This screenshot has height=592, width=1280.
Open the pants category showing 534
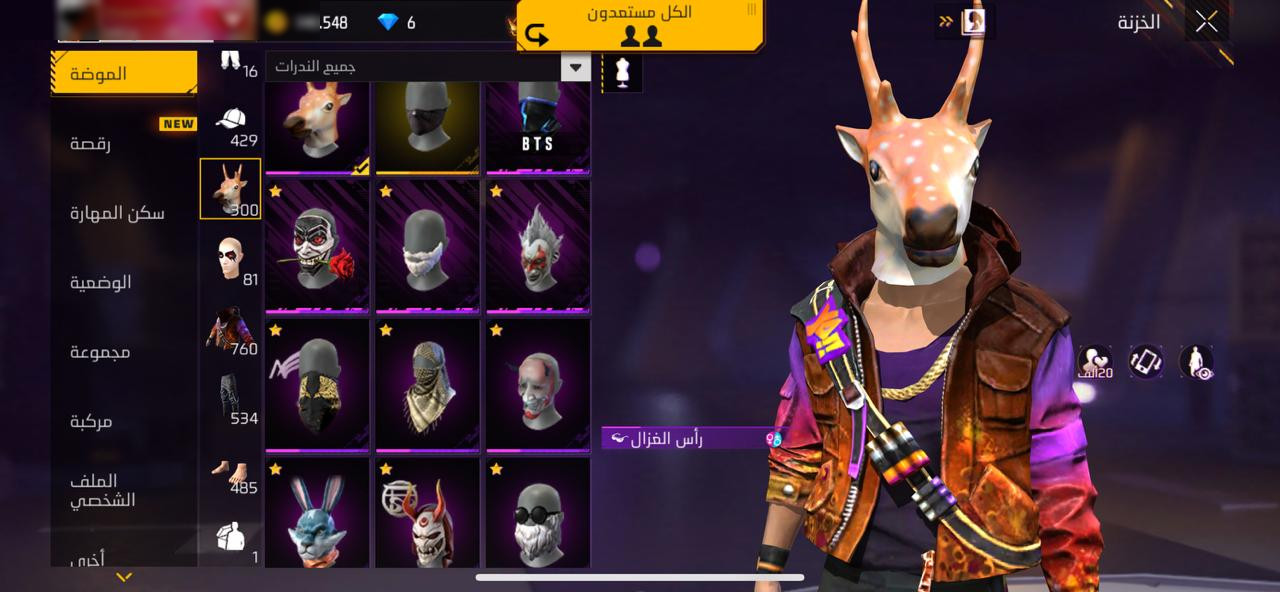click(231, 401)
